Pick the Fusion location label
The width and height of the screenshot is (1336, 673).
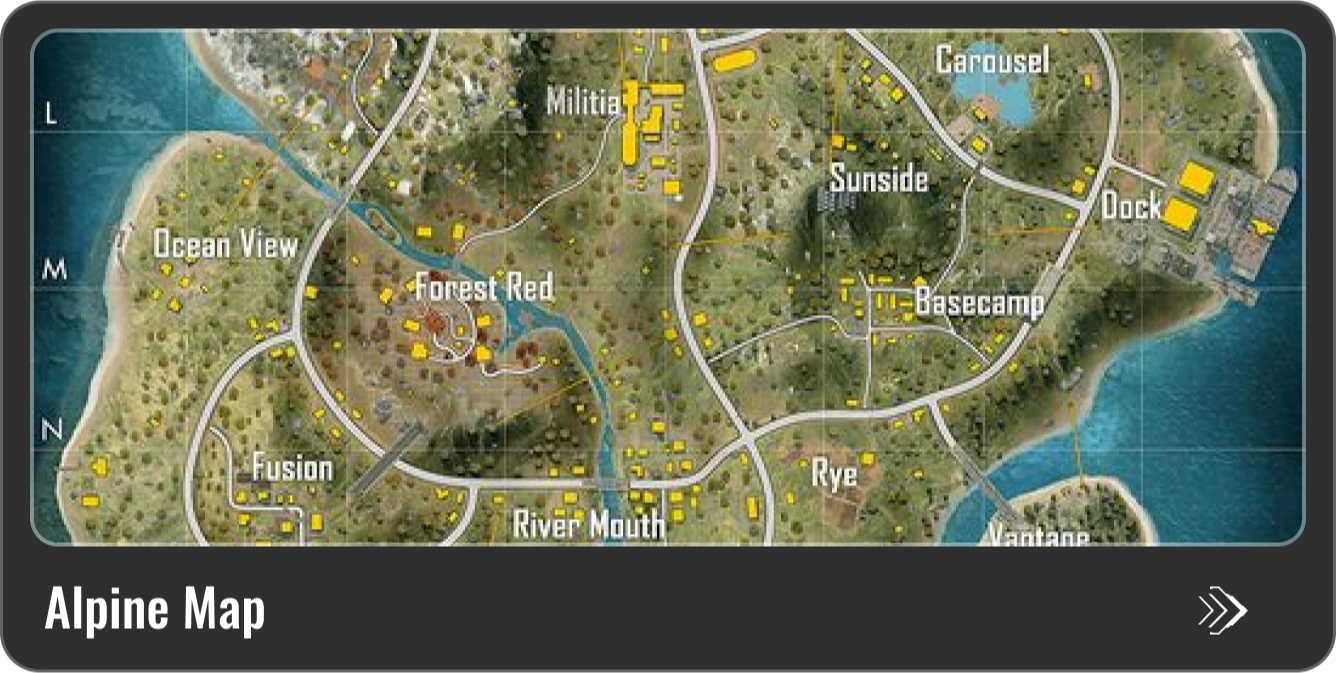[x=292, y=467]
